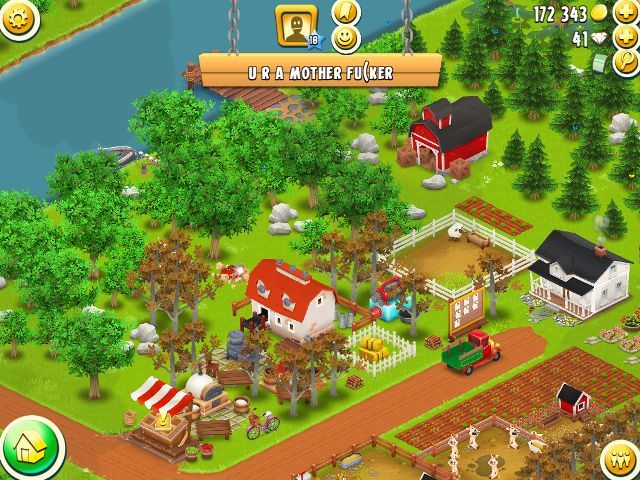Return home with the green house button
Image resolution: width=640 pixels, height=480 pixels.
[30, 449]
